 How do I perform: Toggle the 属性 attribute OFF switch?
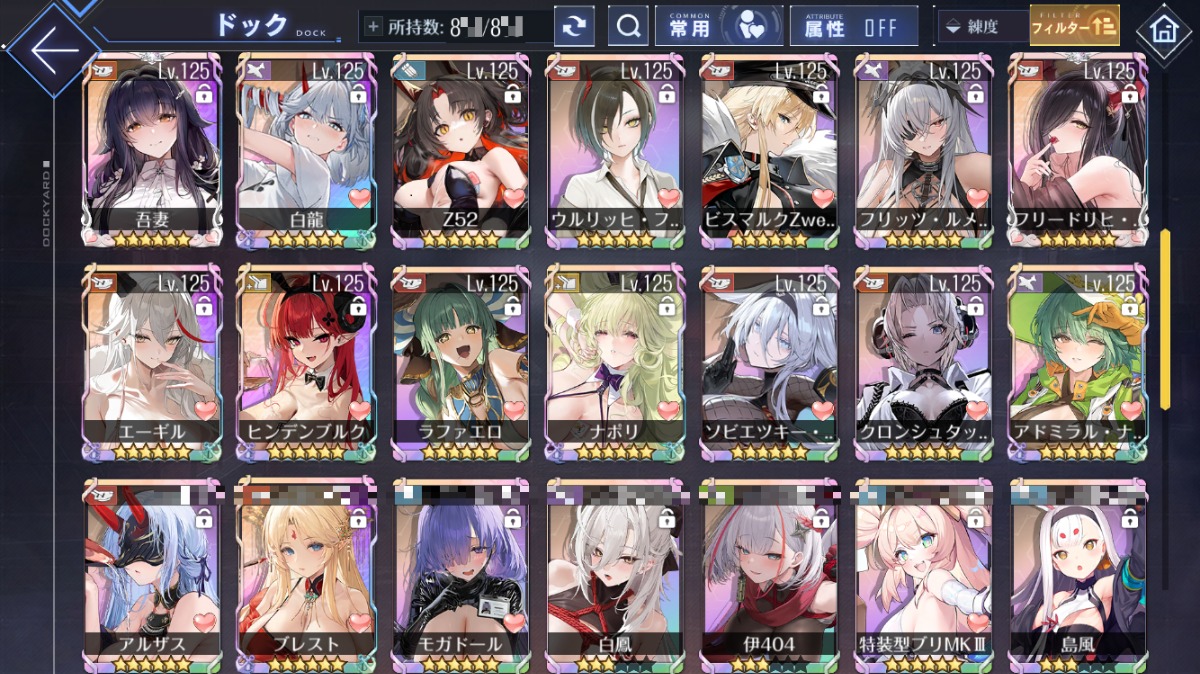click(853, 27)
